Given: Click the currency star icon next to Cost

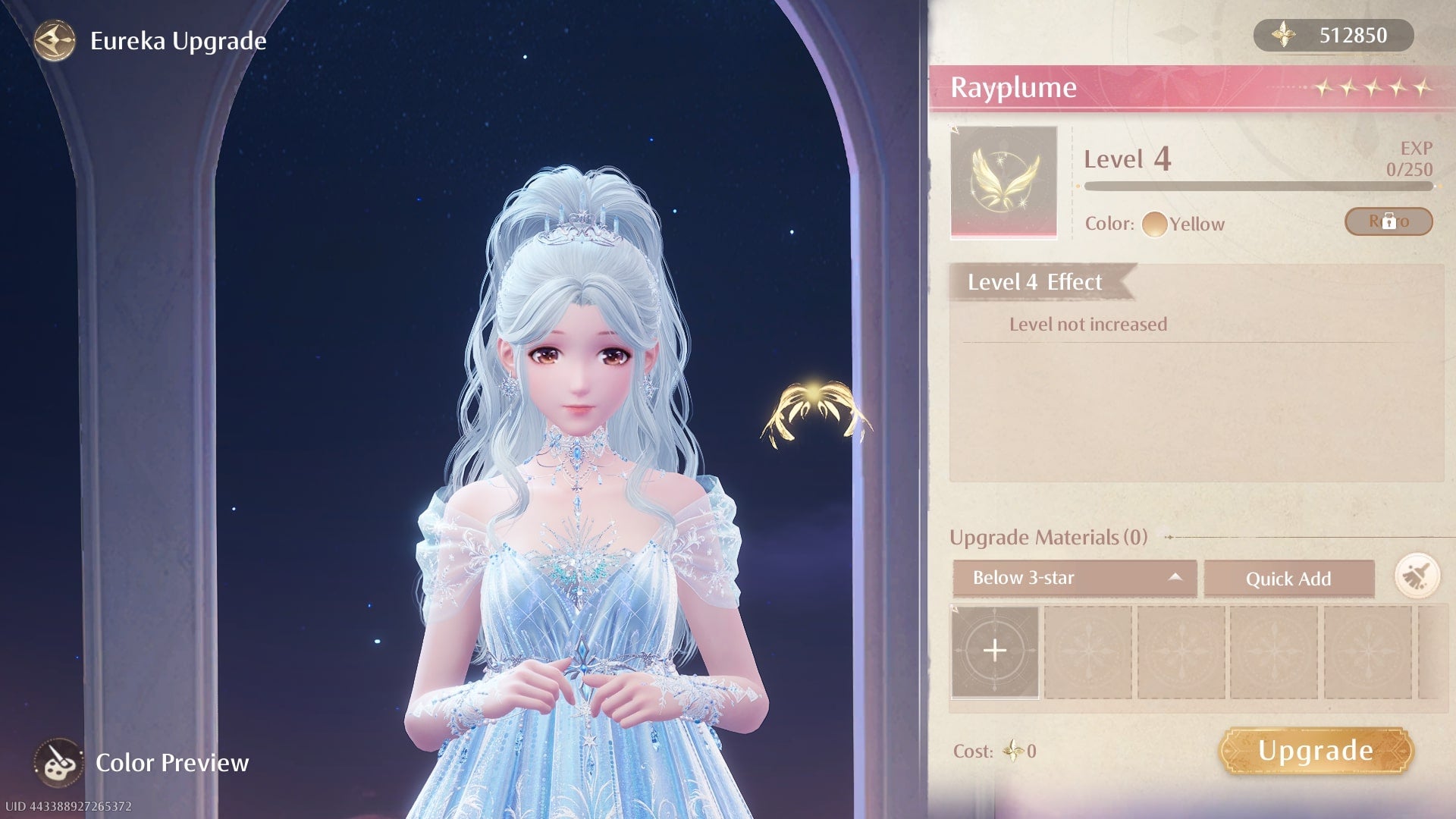Looking at the screenshot, I should (x=1014, y=751).
